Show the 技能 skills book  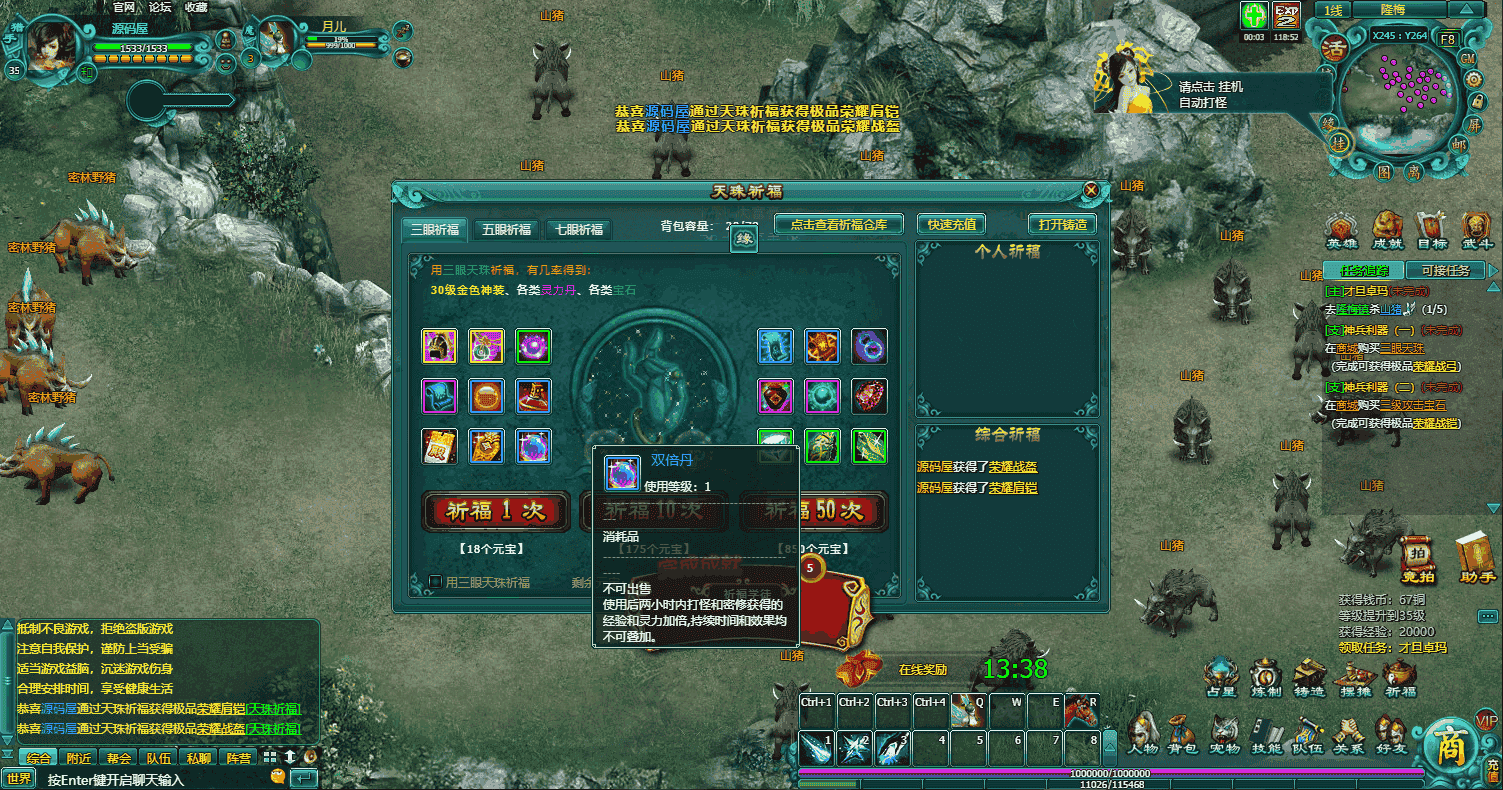pos(1265,733)
